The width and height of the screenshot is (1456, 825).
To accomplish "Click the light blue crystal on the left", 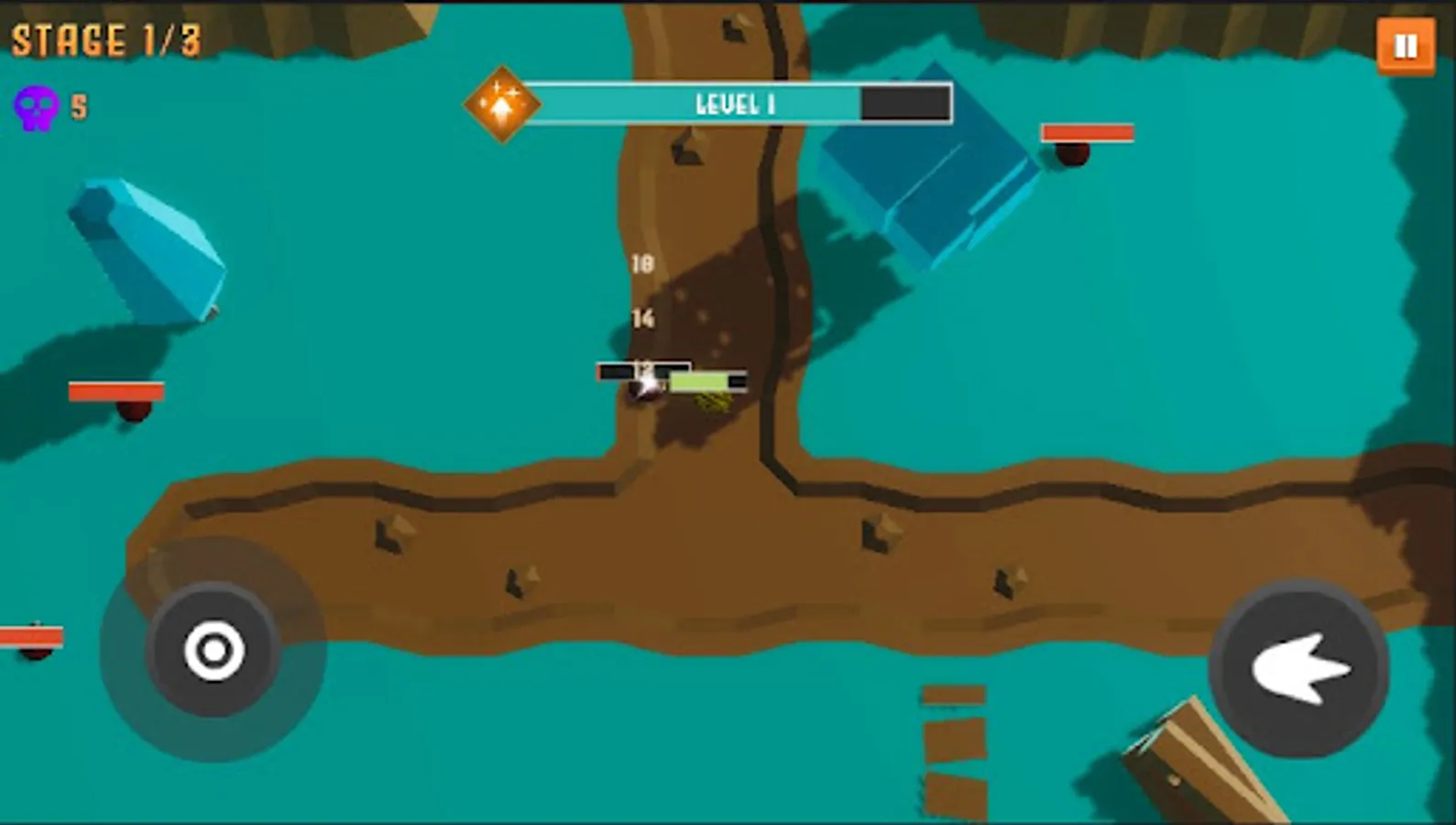I will [x=151, y=247].
